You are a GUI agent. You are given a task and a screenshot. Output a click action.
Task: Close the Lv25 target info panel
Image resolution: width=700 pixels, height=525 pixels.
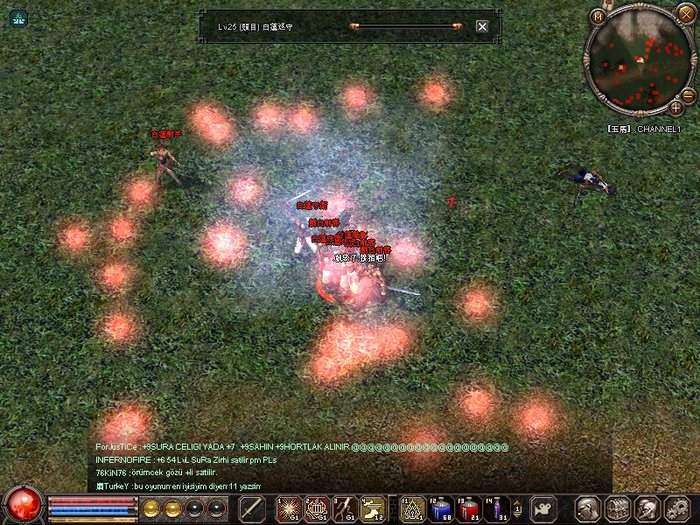coord(482,26)
